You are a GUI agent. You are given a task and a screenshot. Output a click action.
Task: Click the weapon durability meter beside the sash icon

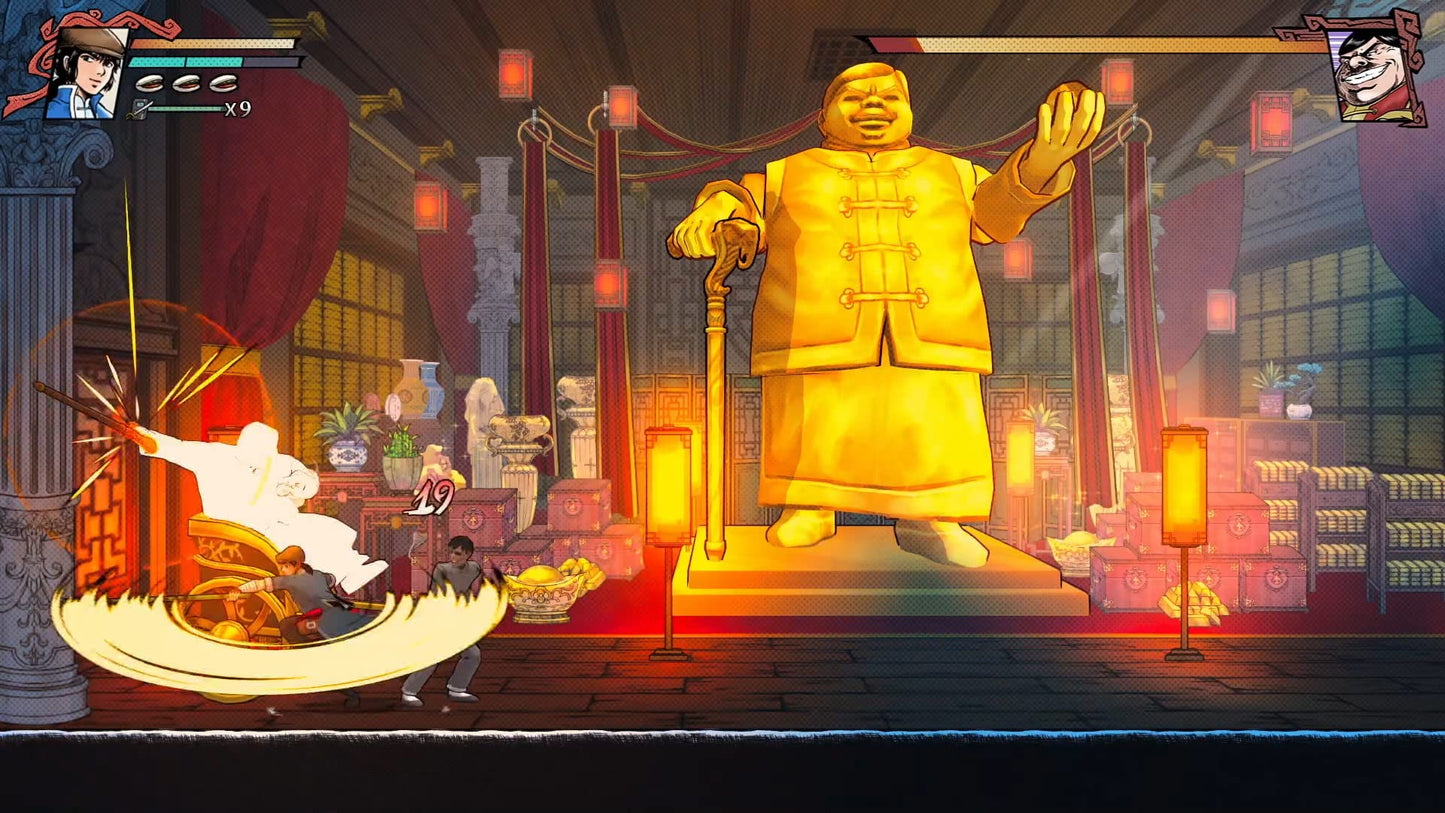click(x=186, y=108)
